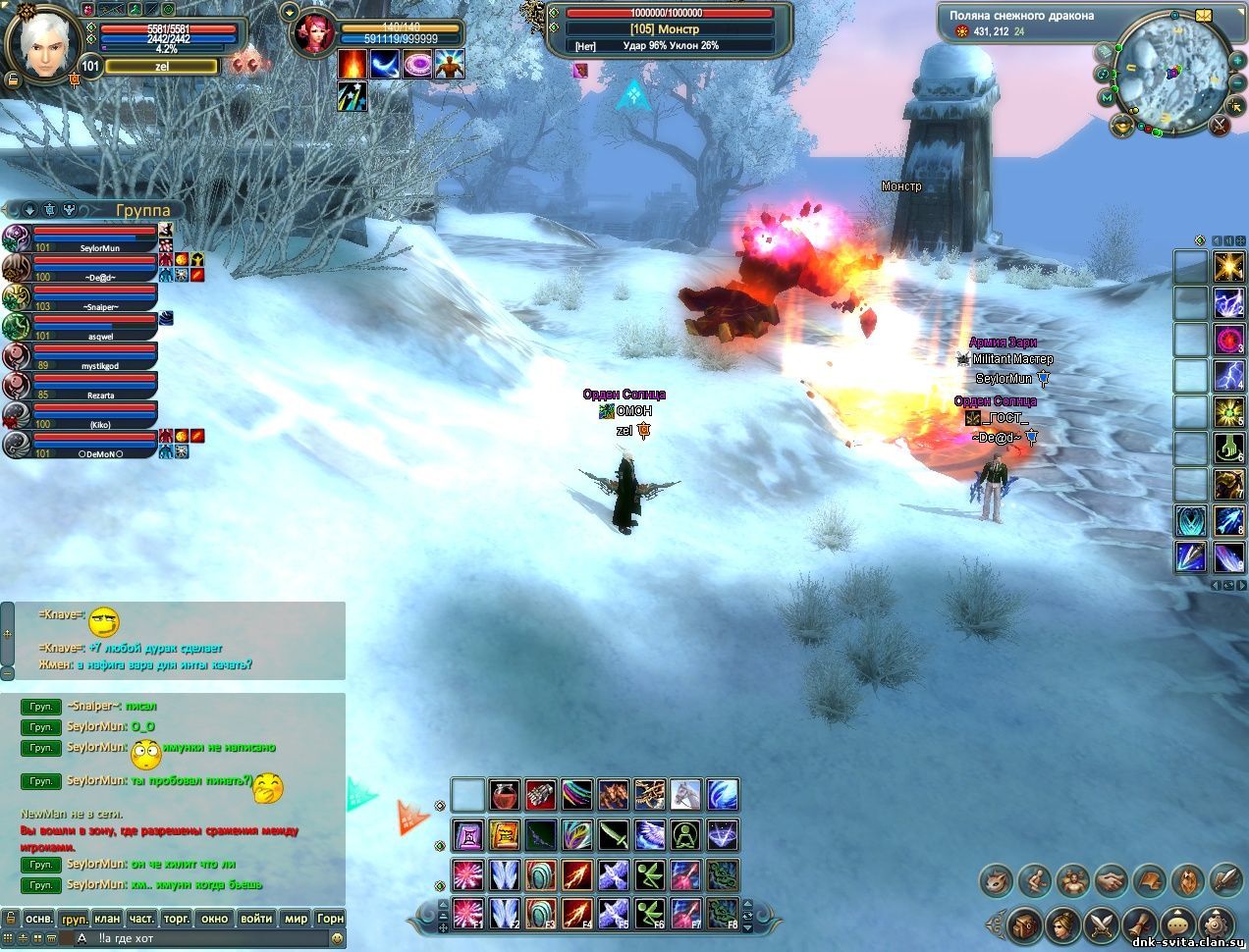Activate the steel gauntlet skill icon

pos(541,794)
